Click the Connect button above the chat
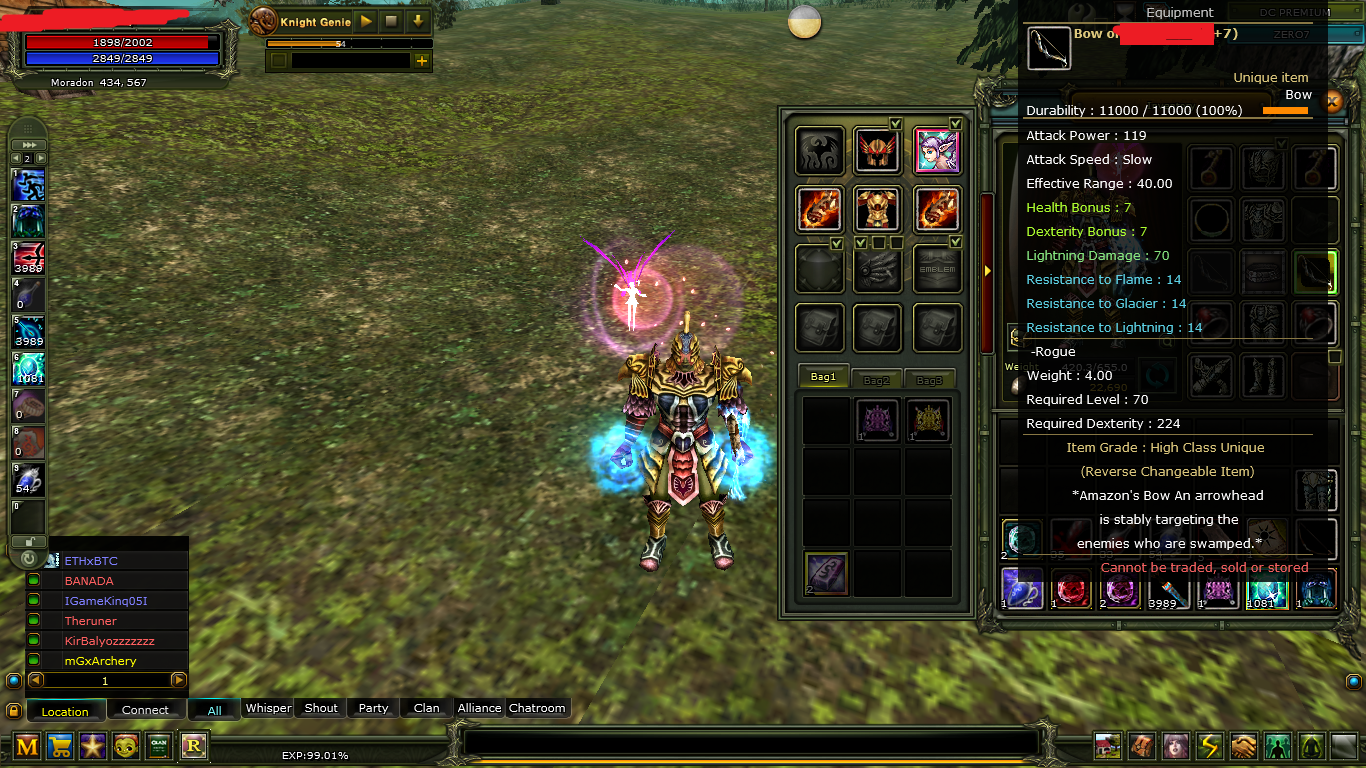The width and height of the screenshot is (1366, 768). tap(146, 710)
